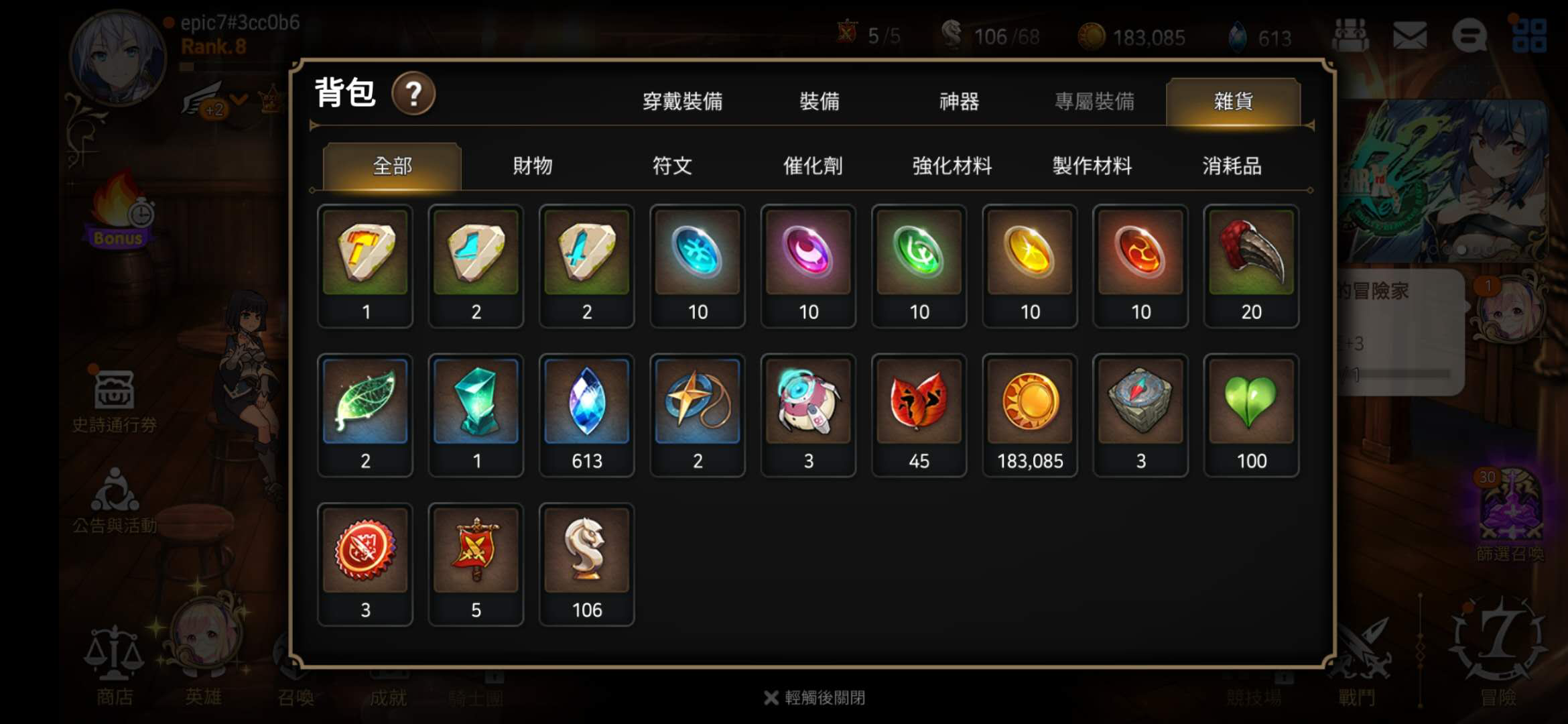This screenshot has width=1568, height=724.
Task: Switch to the 裝備 tab
Action: click(x=821, y=102)
